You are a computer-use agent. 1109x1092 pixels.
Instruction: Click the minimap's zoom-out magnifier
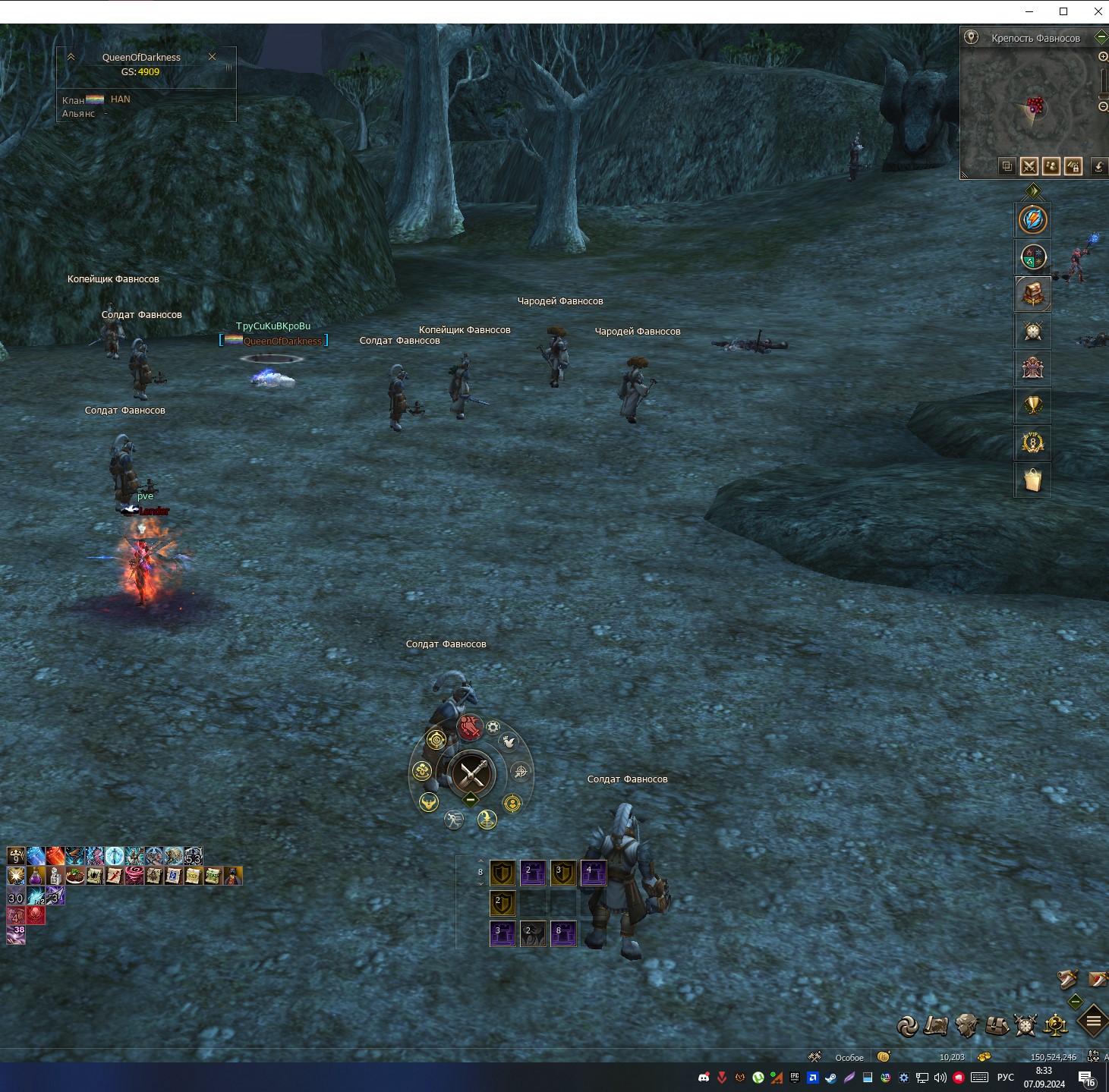pos(1103,107)
